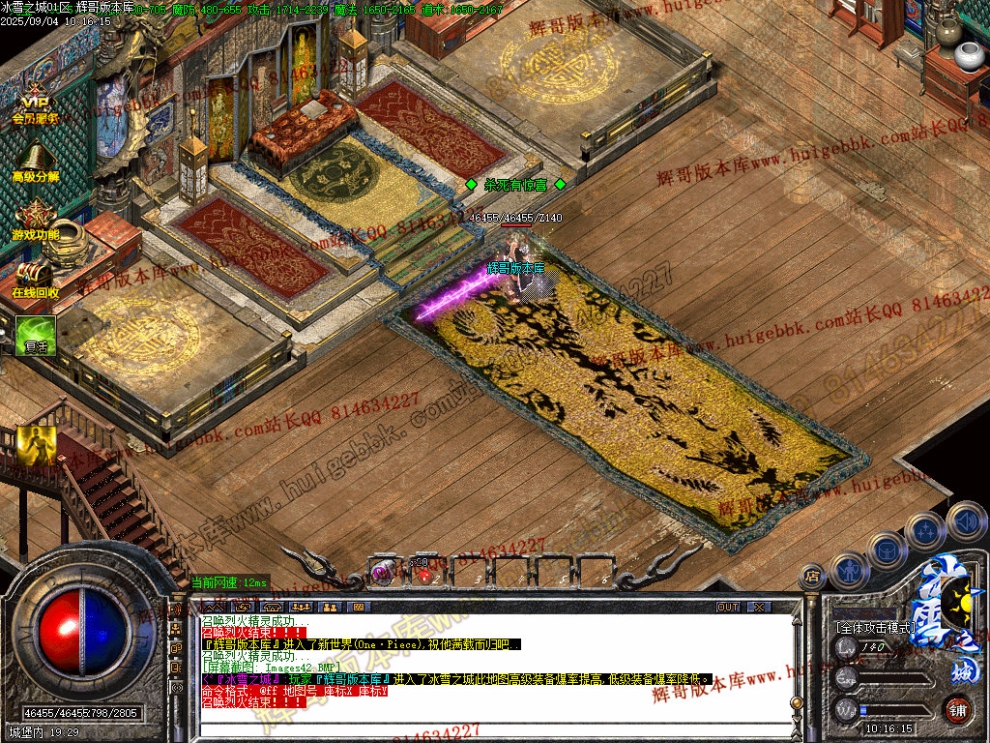Open the skills sparkle round button
The width and height of the screenshot is (990, 743).
click(x=925, y=530)
